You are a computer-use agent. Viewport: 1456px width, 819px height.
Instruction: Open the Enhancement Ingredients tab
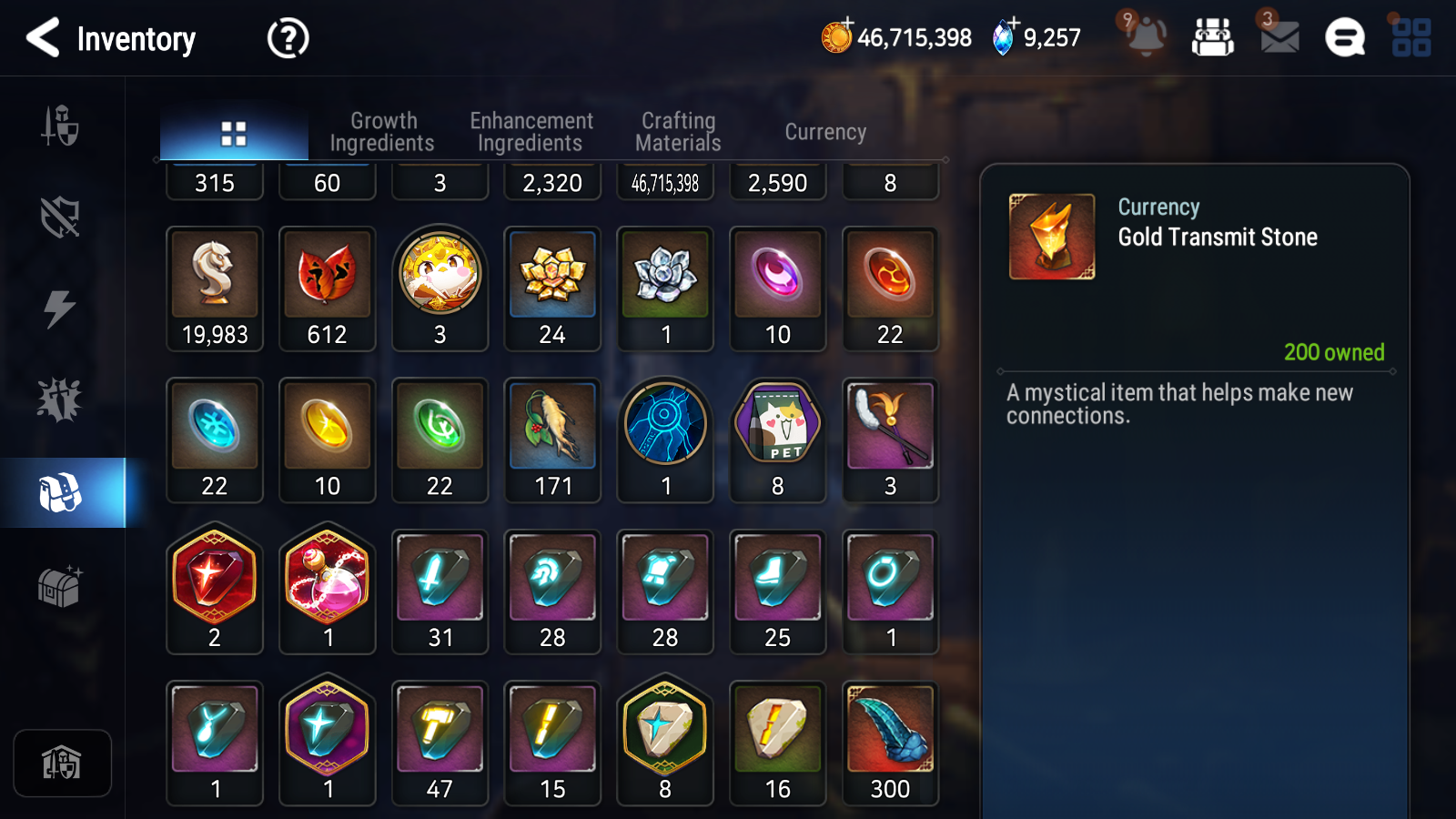click(531, 132)
